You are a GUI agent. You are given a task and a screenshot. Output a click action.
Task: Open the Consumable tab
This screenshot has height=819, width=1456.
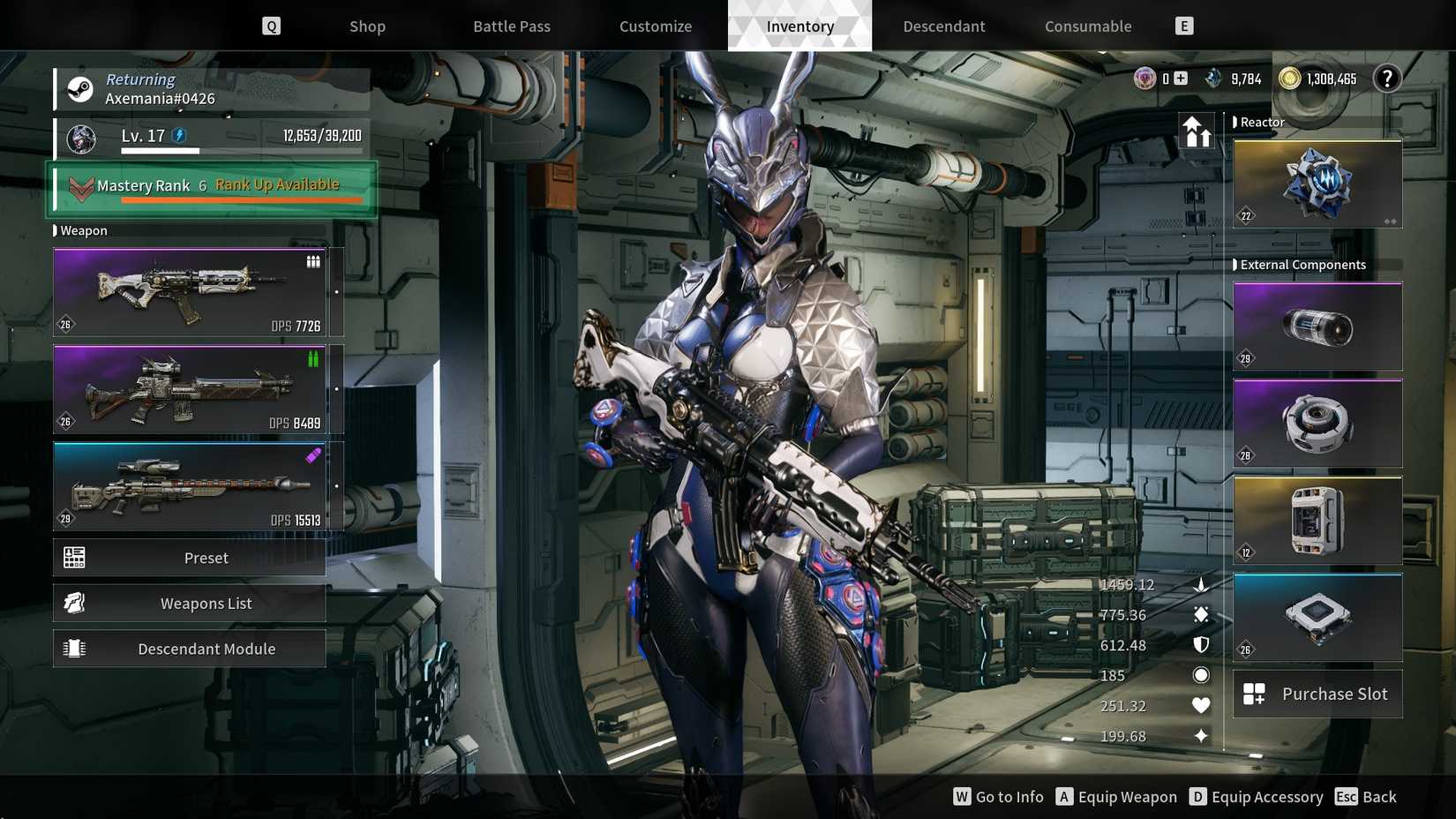[1087, 26]
